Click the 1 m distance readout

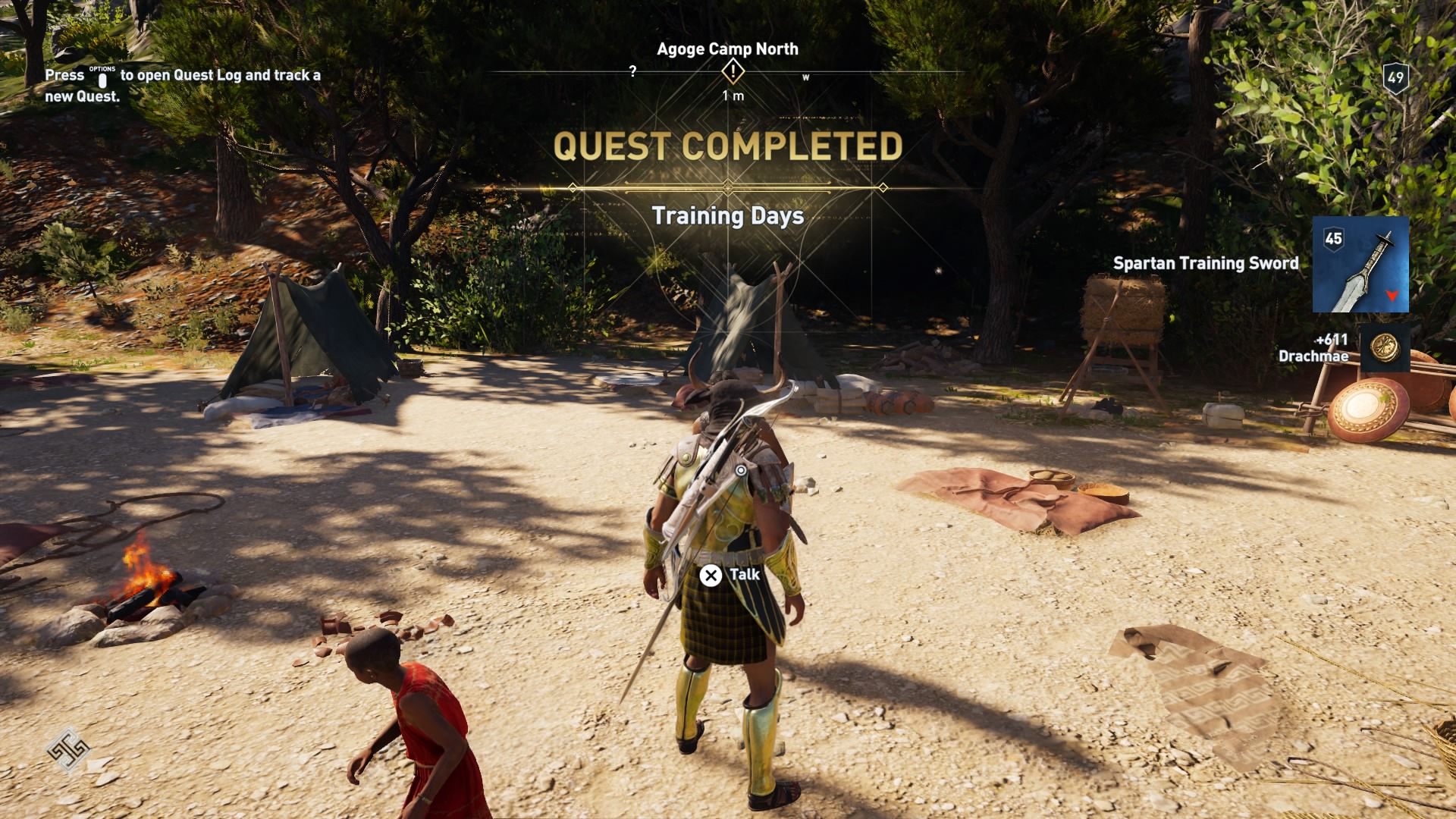pos(733,97)
